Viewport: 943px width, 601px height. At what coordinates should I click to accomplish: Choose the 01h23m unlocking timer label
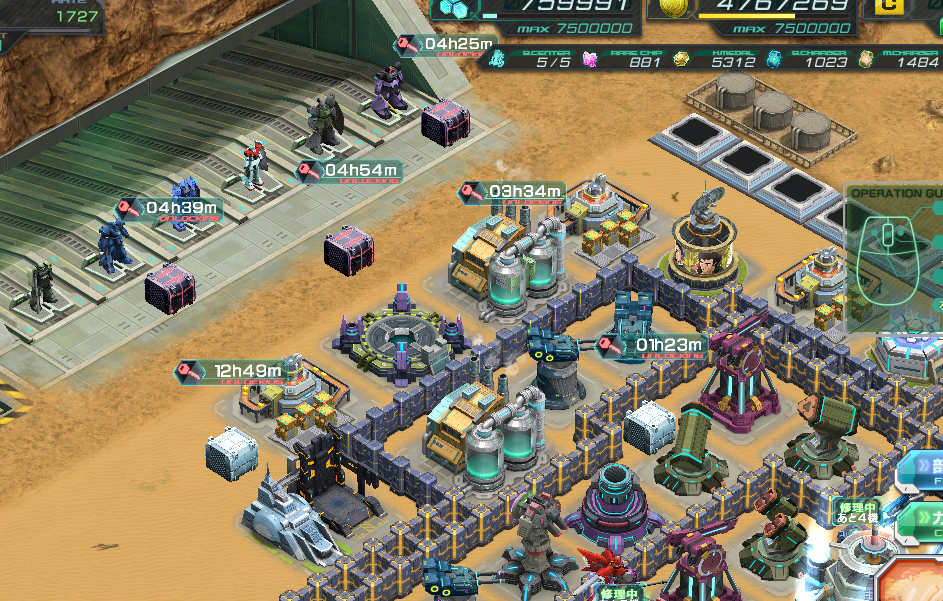654,347
